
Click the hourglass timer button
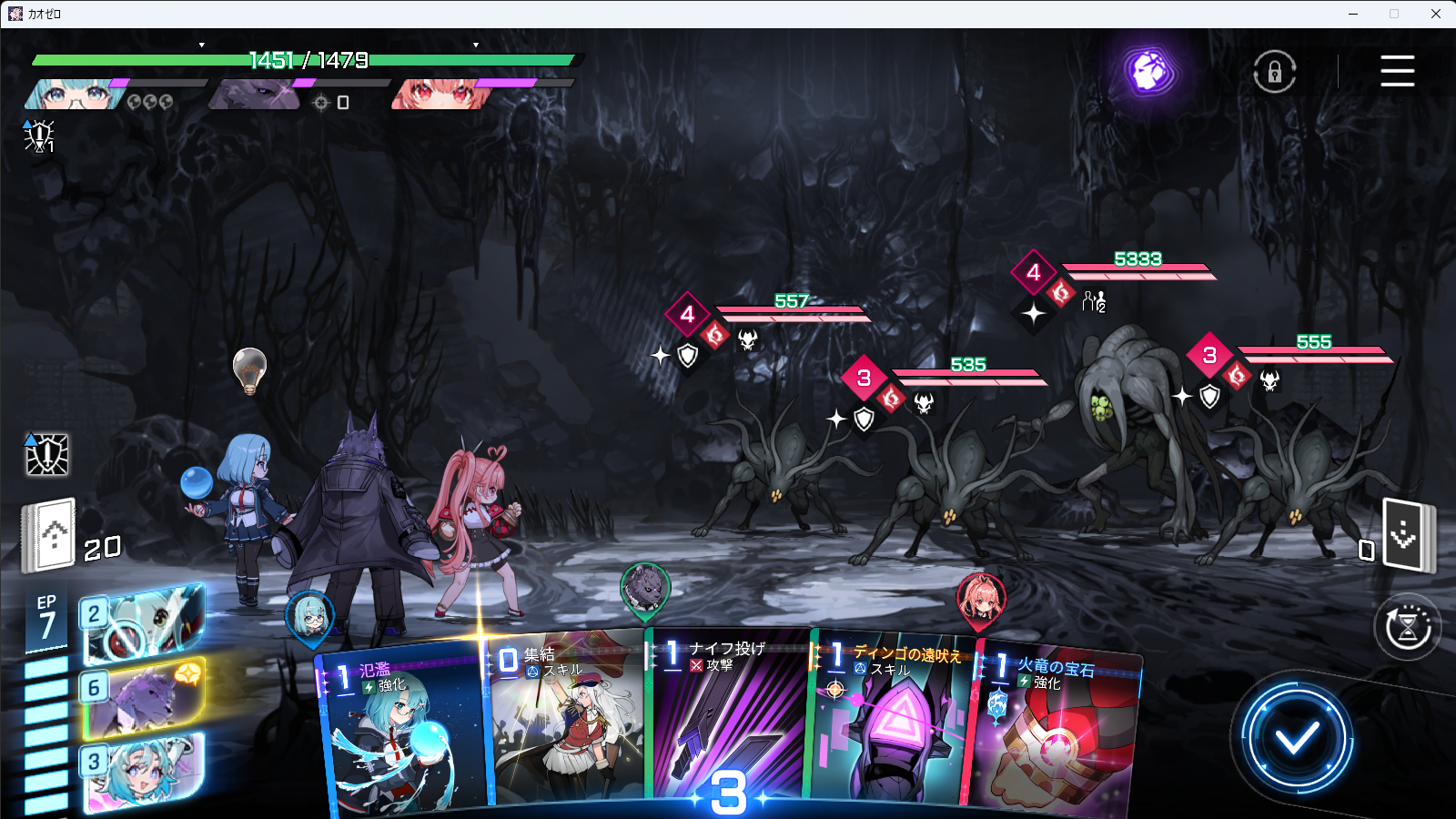click(x=1407, y=627)
